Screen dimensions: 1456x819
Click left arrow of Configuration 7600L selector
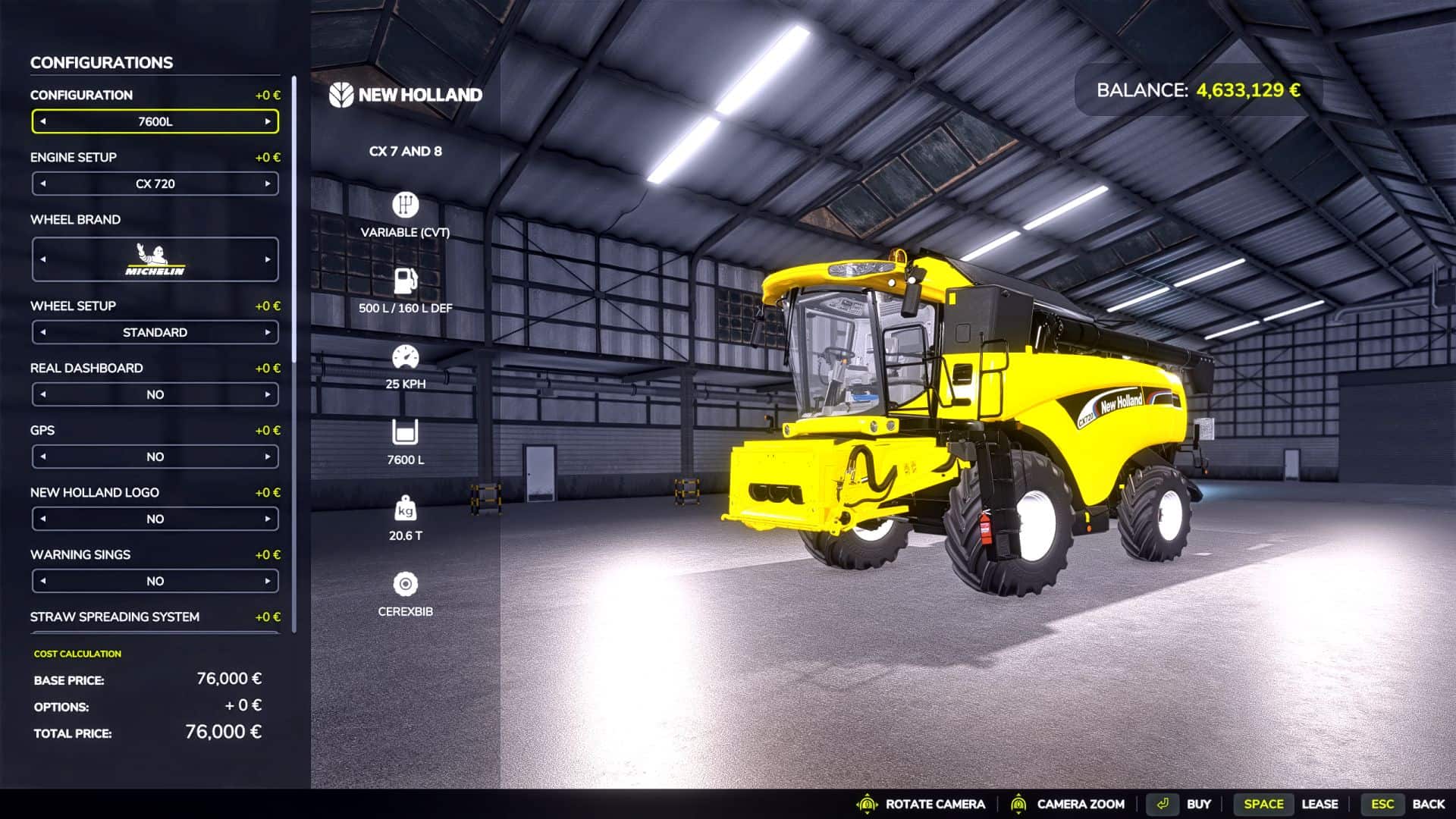pyautogui.click(x=43, y=121)
